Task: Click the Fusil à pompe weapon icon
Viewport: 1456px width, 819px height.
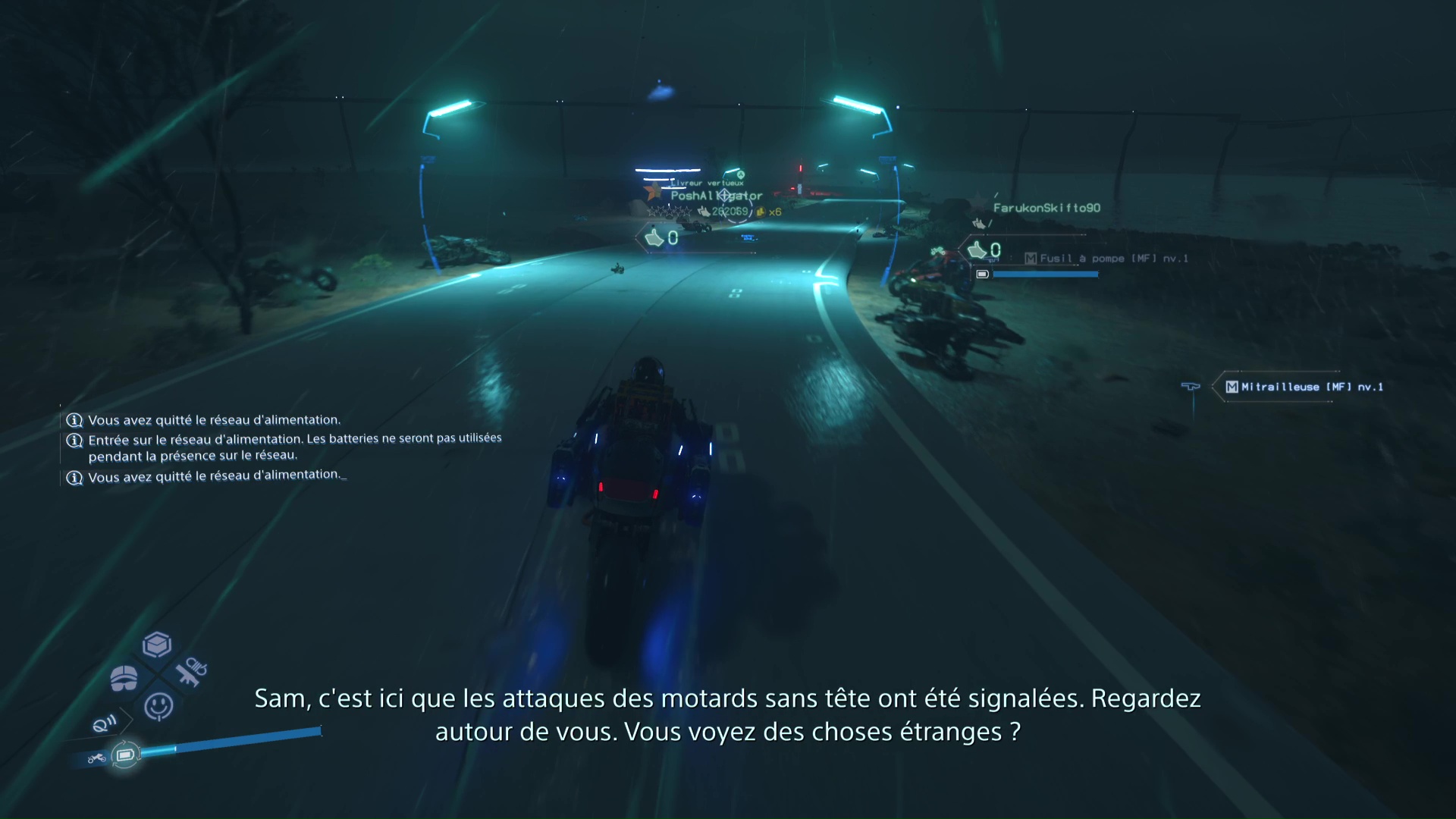Action: point(1032,258)
